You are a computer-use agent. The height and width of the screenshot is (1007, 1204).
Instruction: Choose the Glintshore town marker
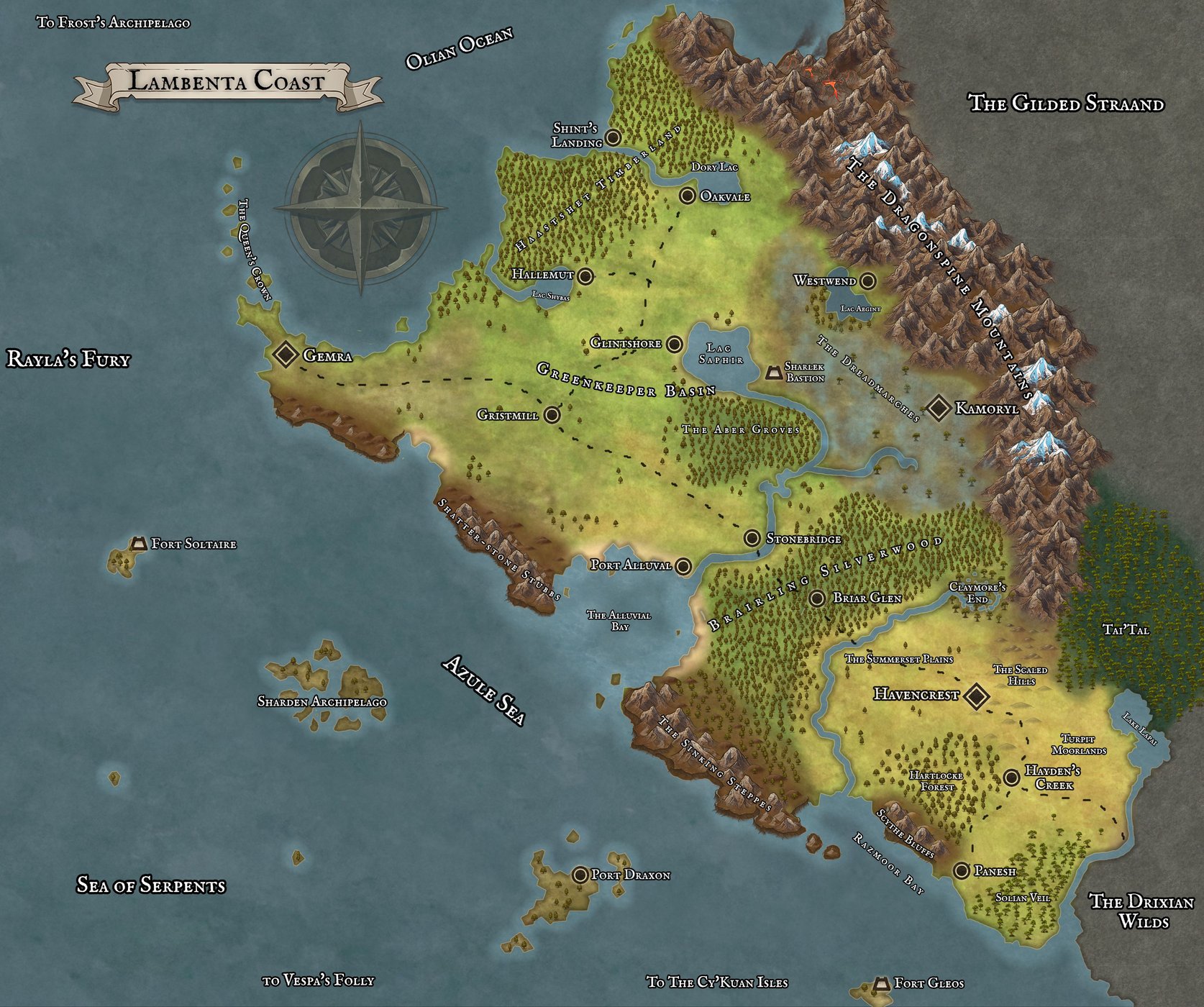click(674, 344)
